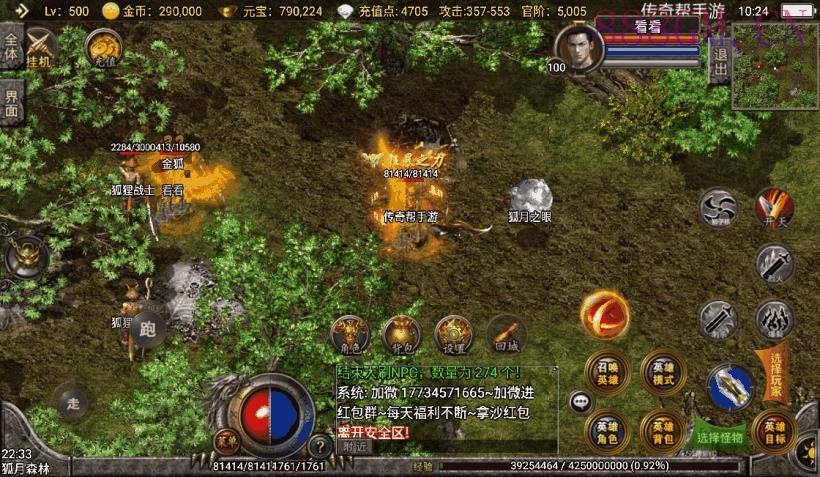Viewport: 820px width, 477px height.
Task: Open the chat speech bubble button
Action: coord(581,402)
